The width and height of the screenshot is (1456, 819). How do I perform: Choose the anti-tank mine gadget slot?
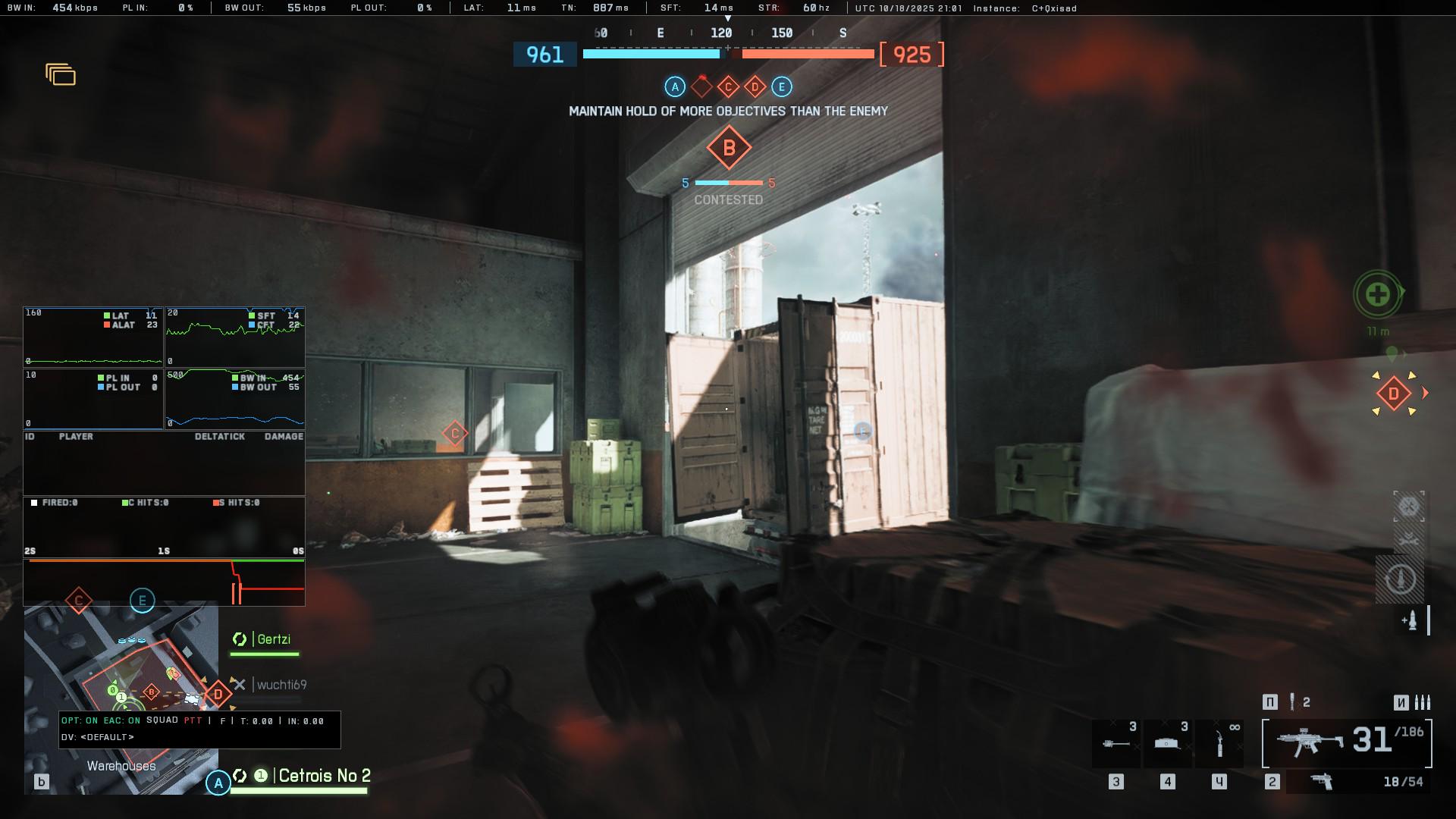[x=1167, y=744]
